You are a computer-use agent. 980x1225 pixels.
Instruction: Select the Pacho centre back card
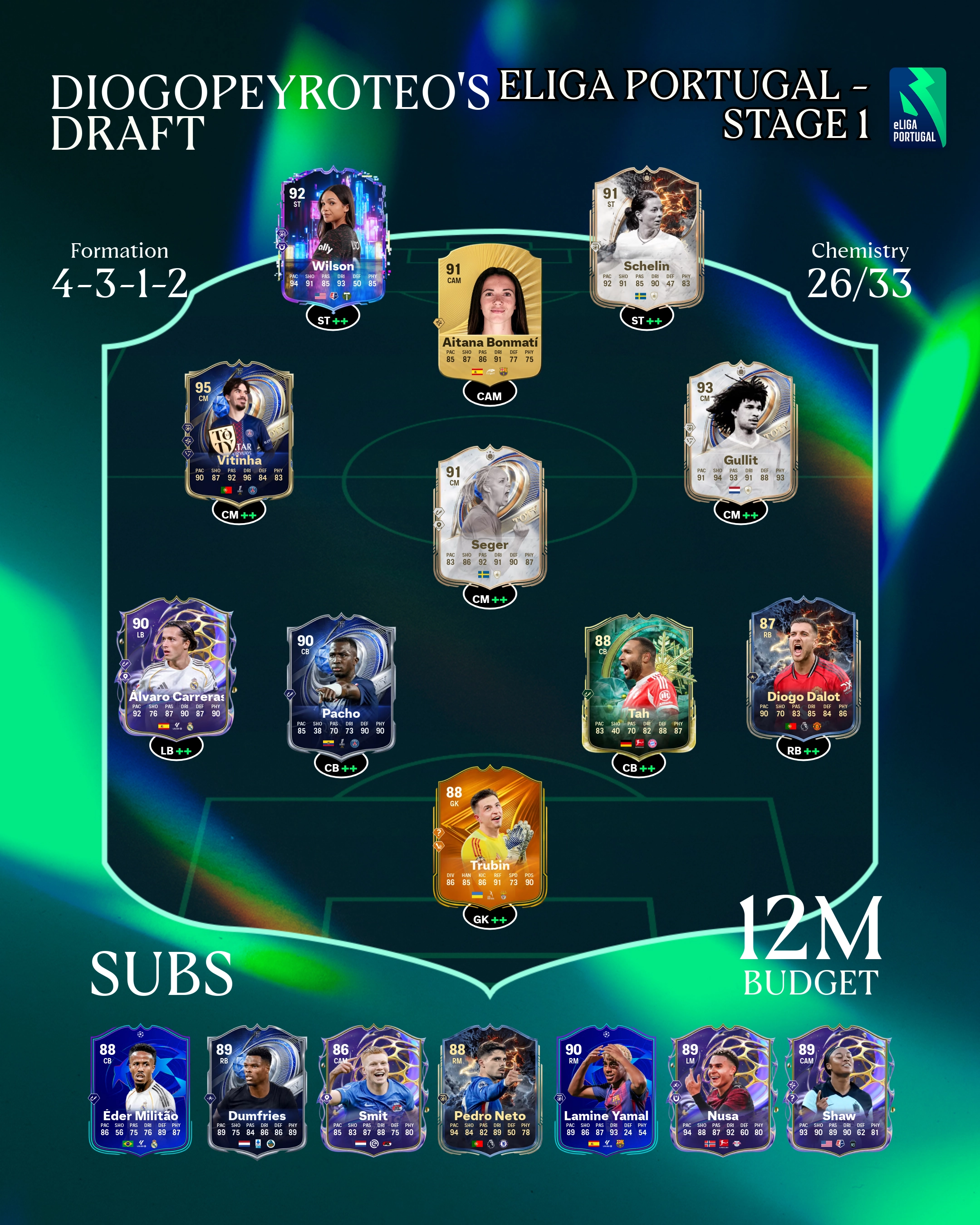tap(341, 685)
